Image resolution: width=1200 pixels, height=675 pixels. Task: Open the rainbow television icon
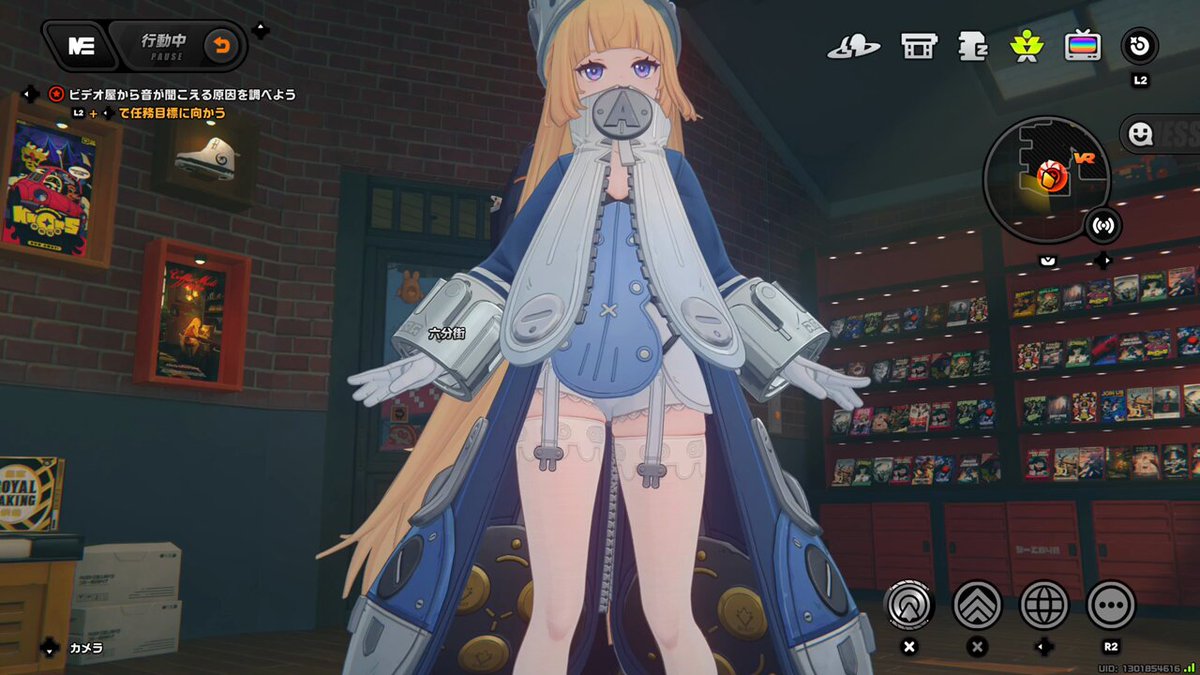click(x=1083, y=46)
